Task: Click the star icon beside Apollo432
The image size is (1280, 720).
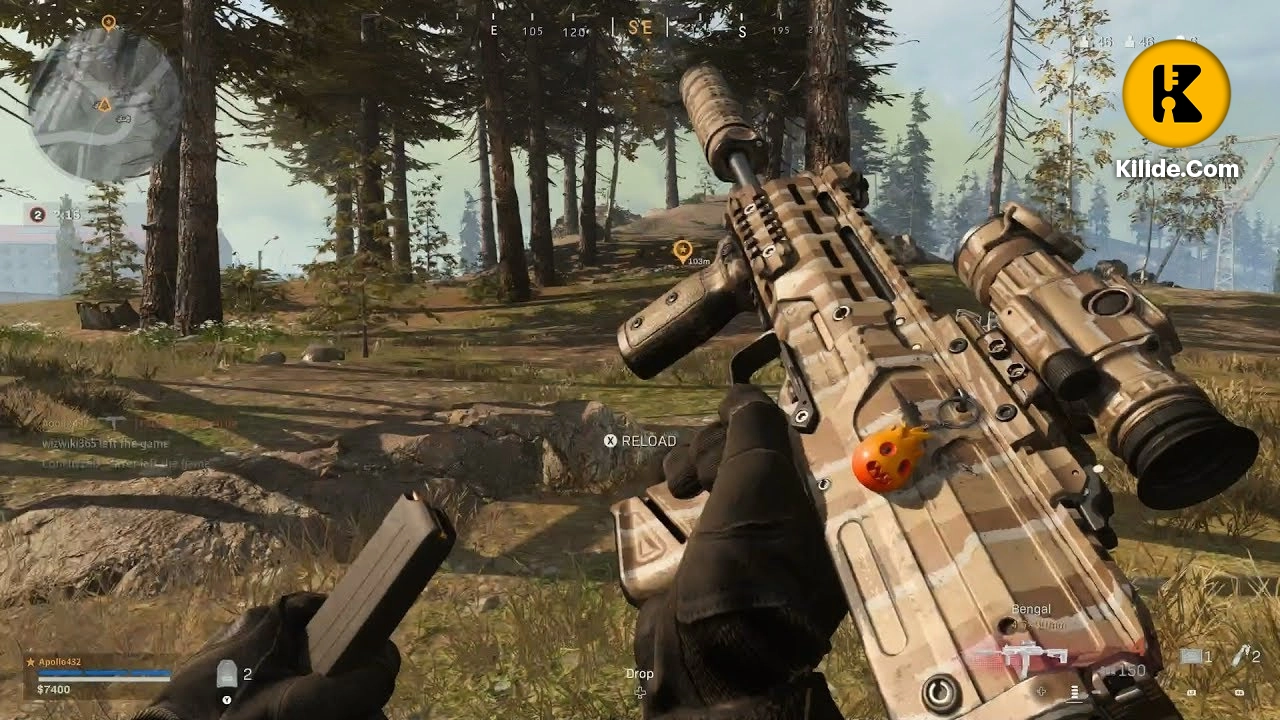Action: point(31,663)
